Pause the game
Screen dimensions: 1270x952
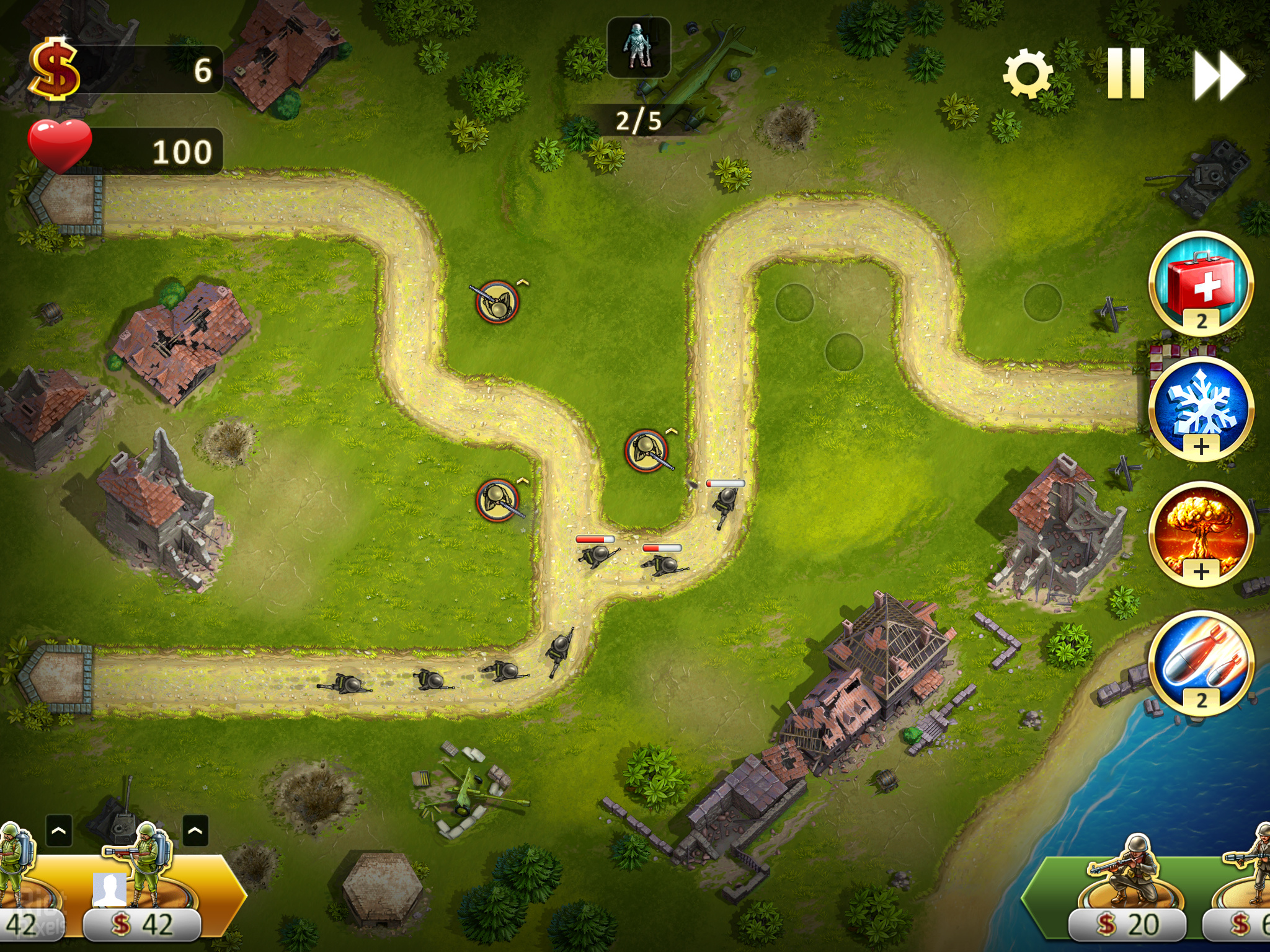[x=1126, y=74]
